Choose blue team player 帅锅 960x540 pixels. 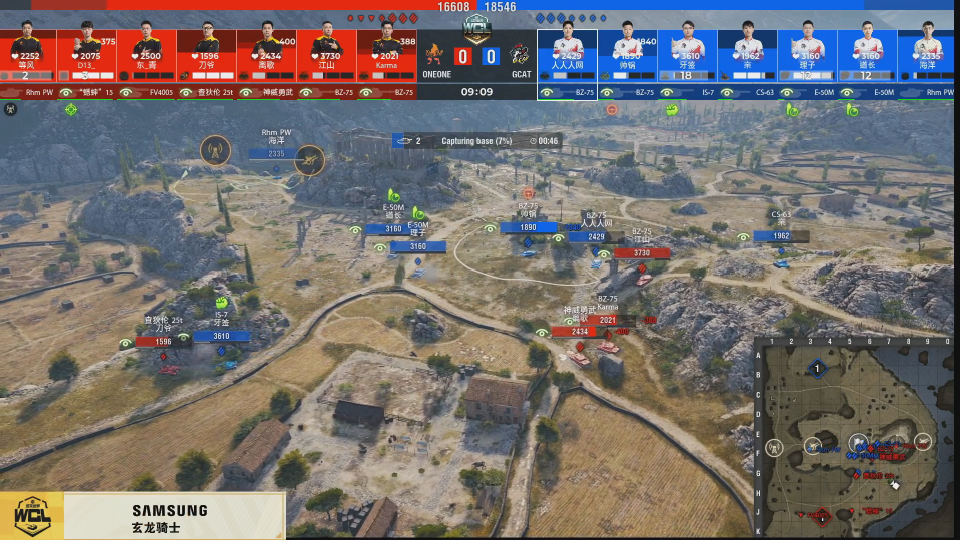coord(627,55)
